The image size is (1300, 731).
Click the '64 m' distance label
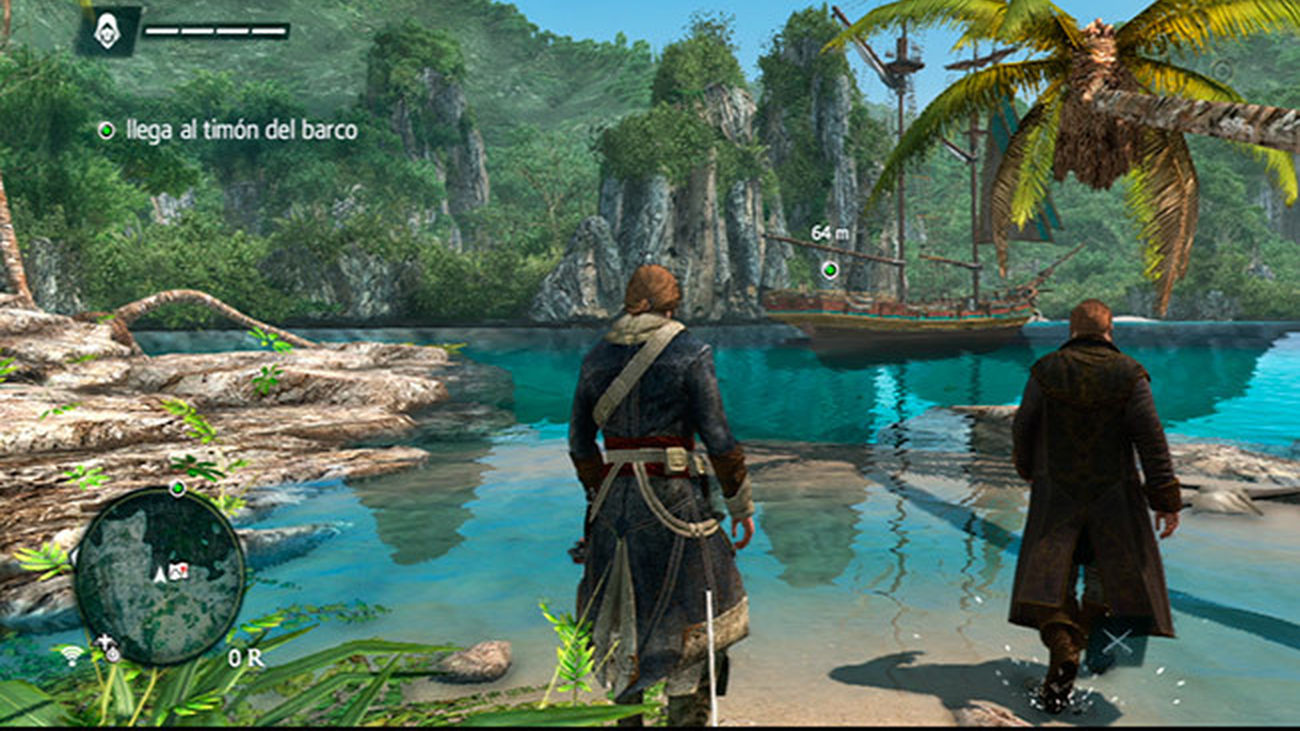829,231
